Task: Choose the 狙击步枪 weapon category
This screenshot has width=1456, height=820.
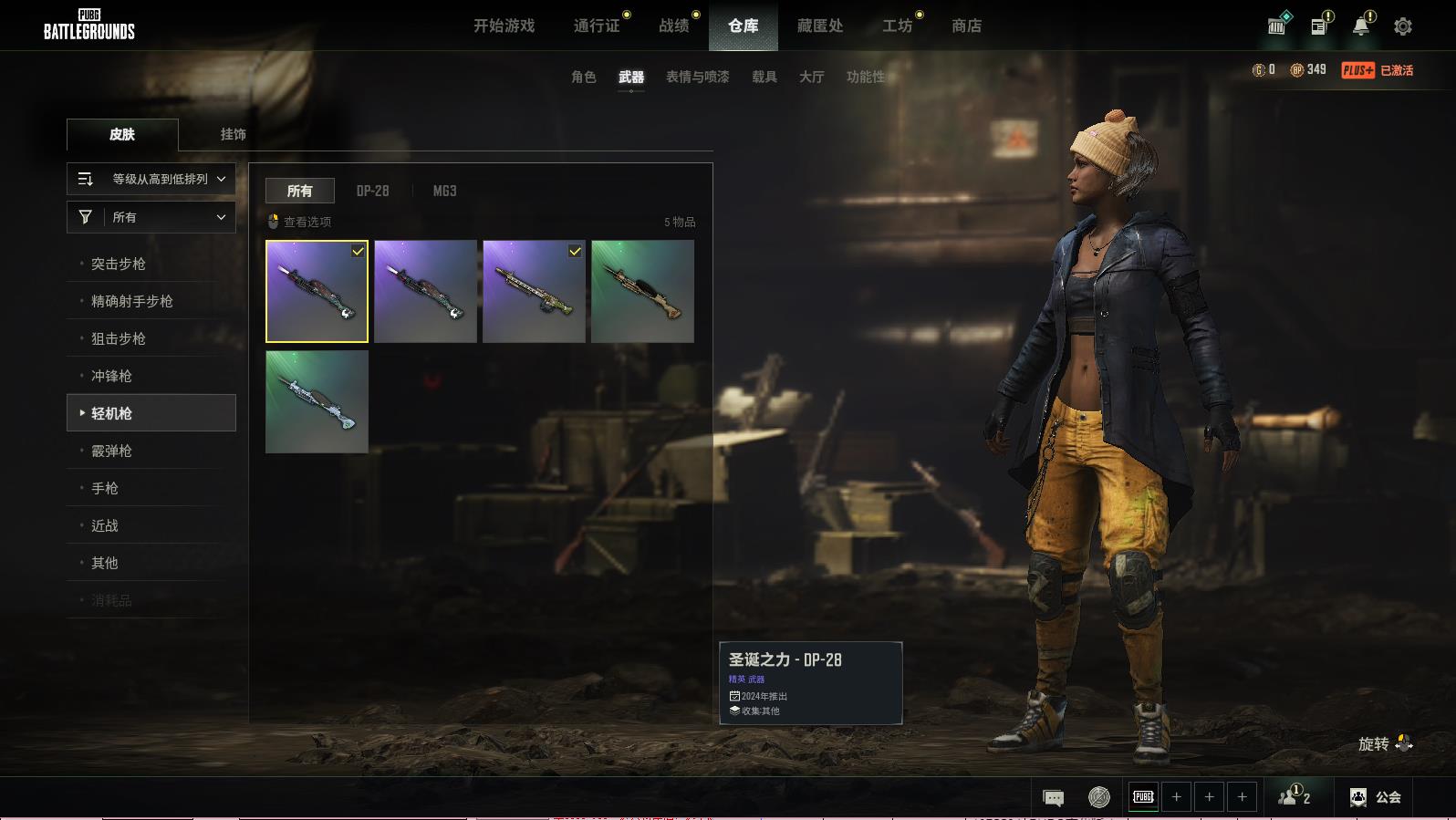Action: pyautogui.click(x=119, y=338)
